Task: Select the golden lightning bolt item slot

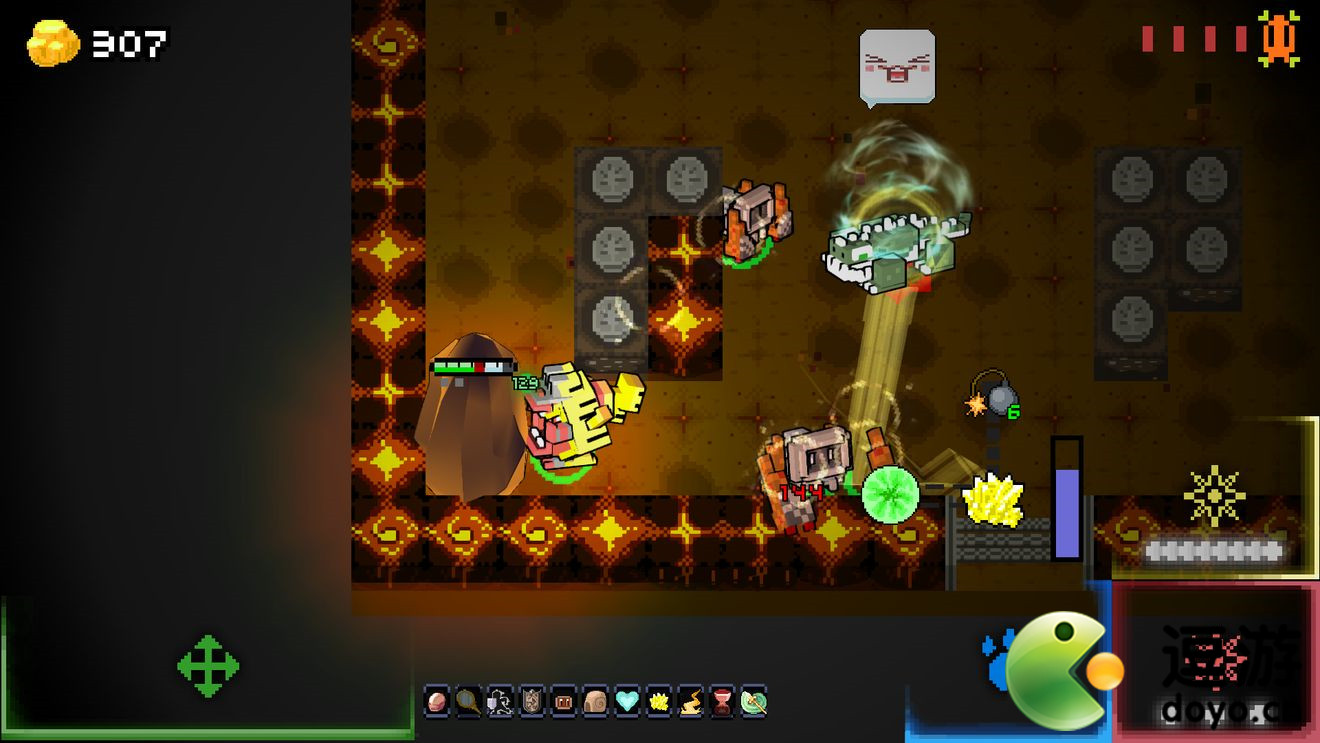Action: pyautogui.click(x=690, y=702)
